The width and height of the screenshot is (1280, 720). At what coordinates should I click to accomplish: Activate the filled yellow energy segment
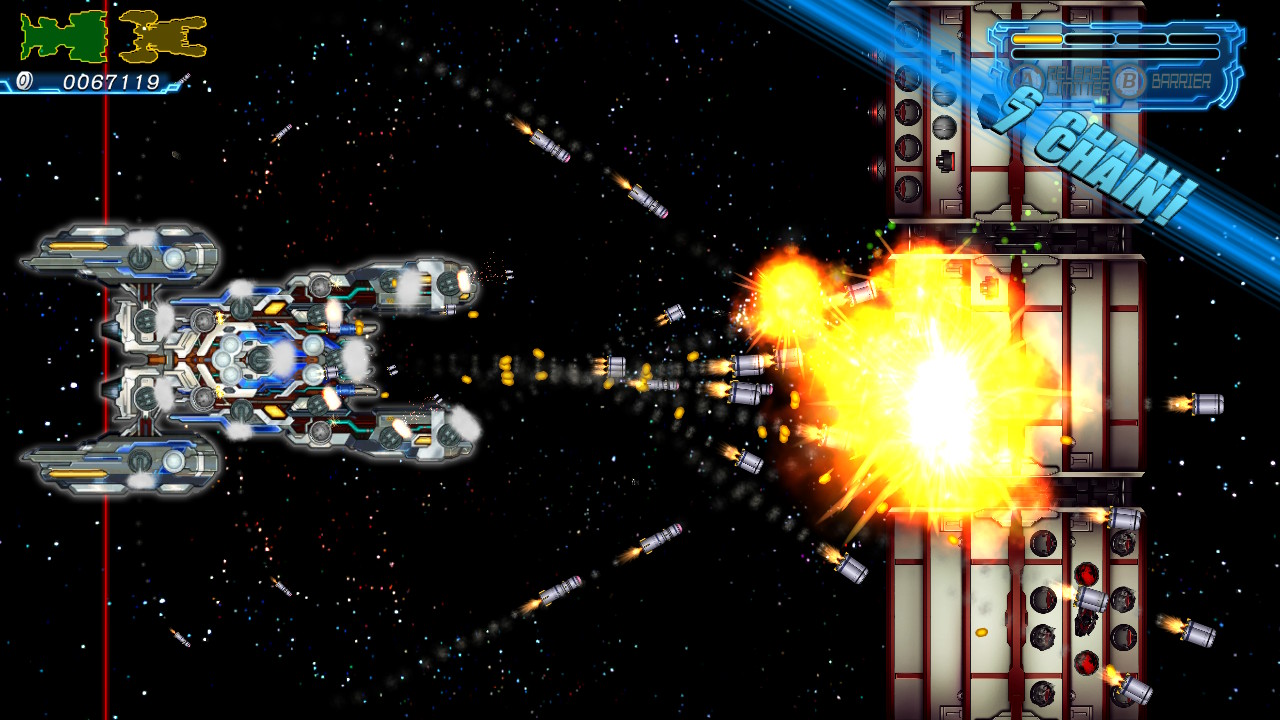click(x=1037, y=39)
